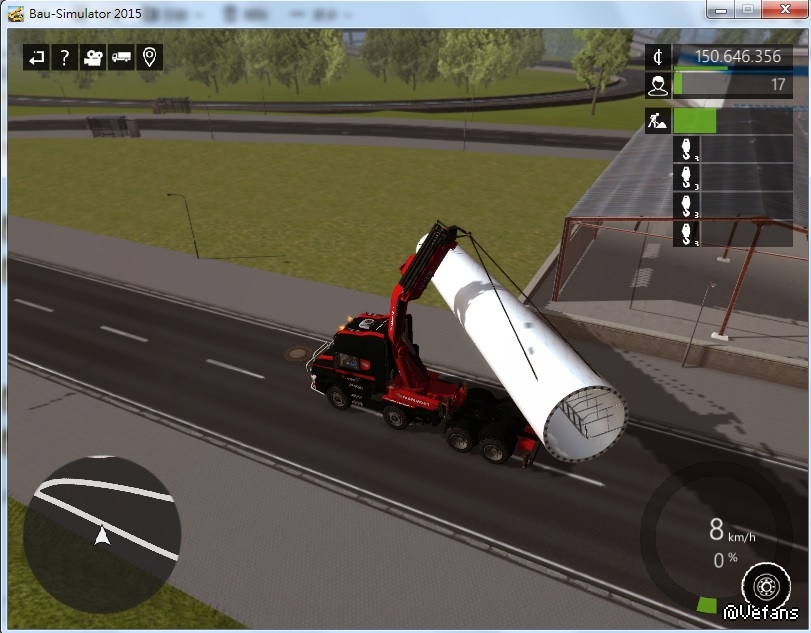Screen dimensions: 811x633
Task: Click the circular road minimap
Action: [101, 534]
